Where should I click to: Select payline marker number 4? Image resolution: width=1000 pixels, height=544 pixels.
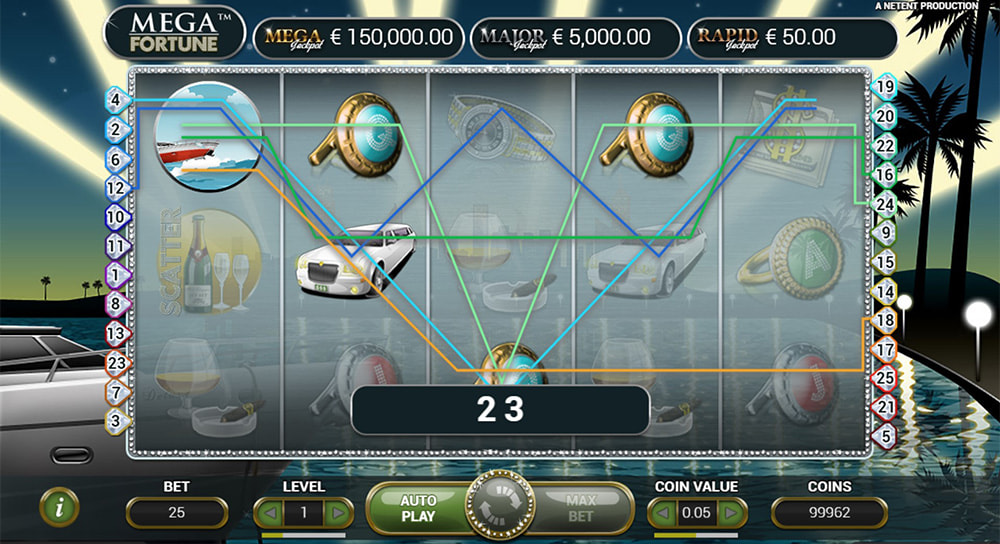pyautogui.click(x=116, y=100)
